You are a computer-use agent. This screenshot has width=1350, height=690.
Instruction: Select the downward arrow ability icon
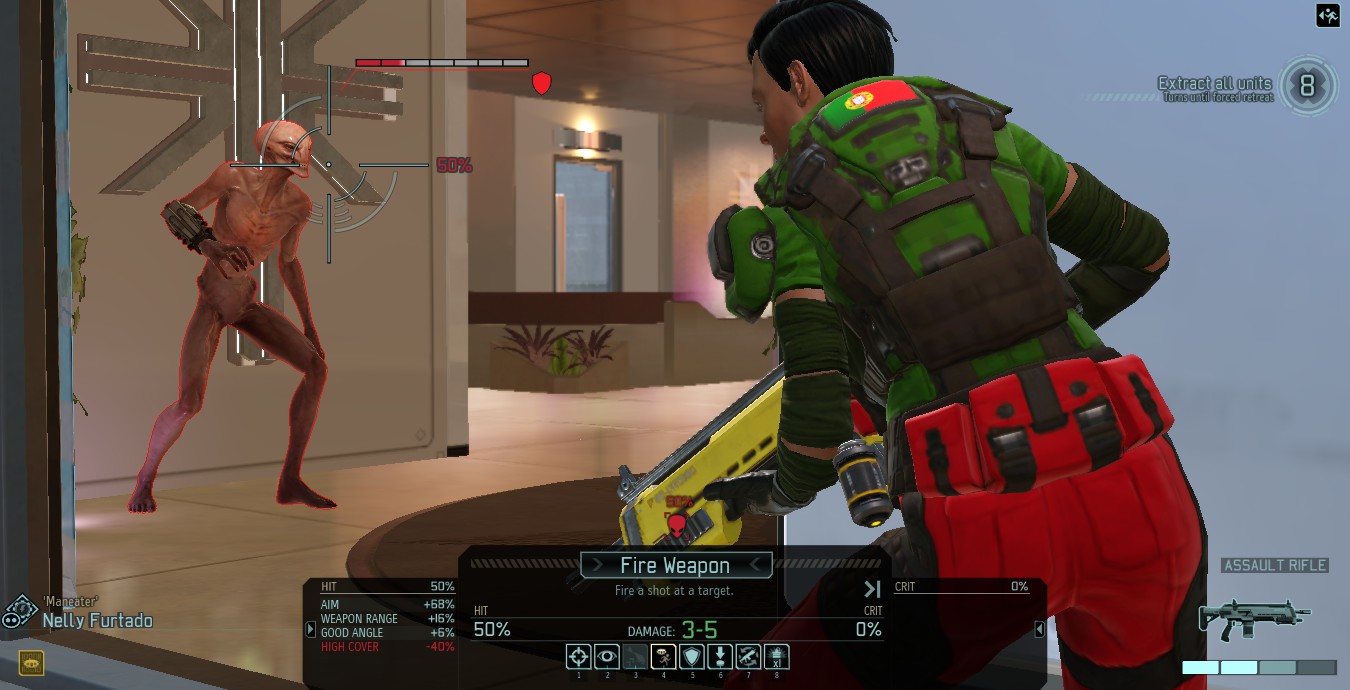[720, 657]
